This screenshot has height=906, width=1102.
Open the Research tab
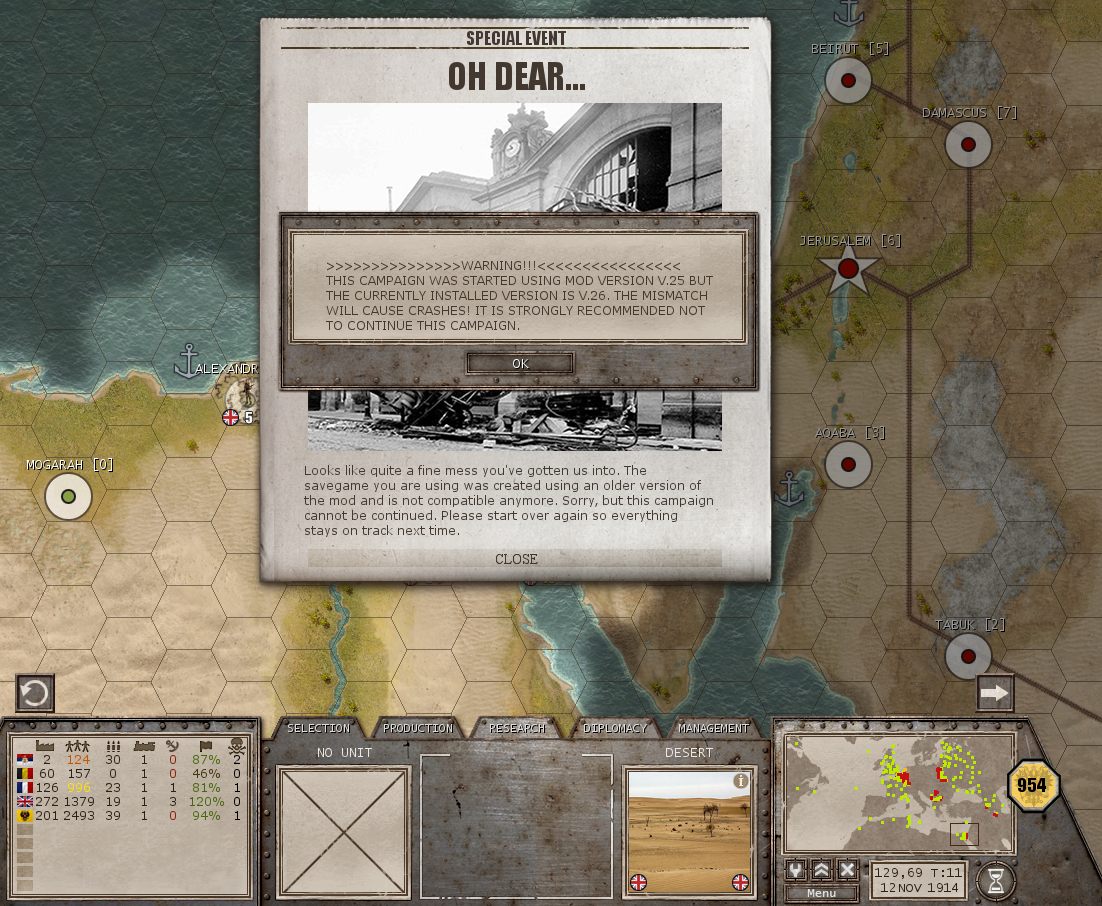pyautogui.click(x=517, y=728)
